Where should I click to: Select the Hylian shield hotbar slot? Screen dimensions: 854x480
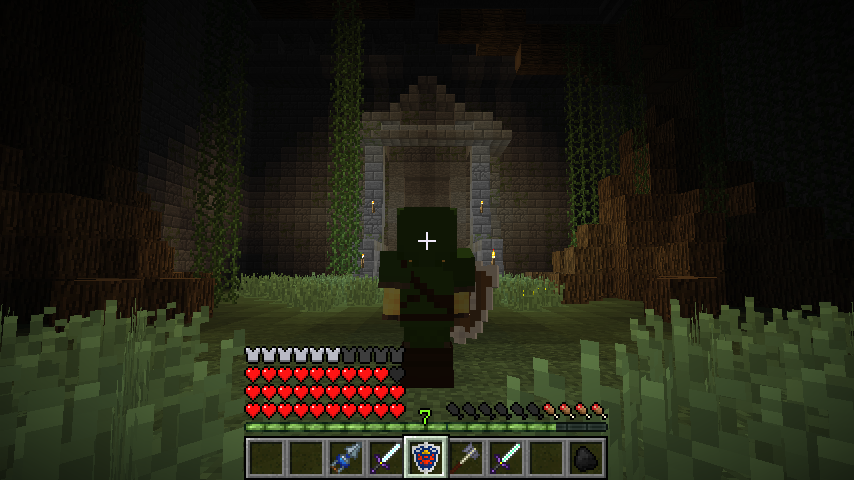(426, 458)
